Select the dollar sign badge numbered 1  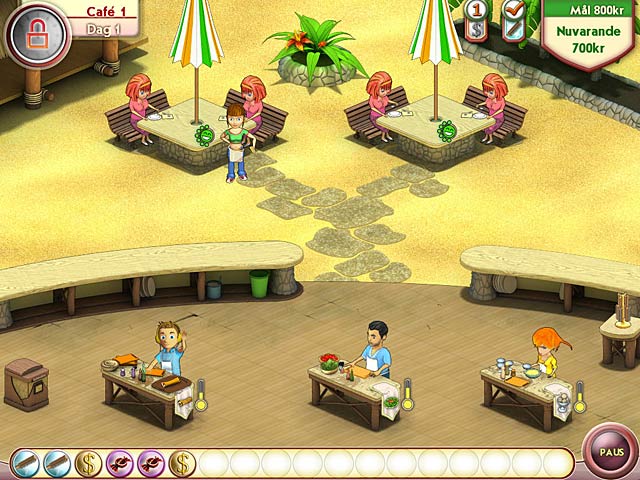(x=477, y=20)
